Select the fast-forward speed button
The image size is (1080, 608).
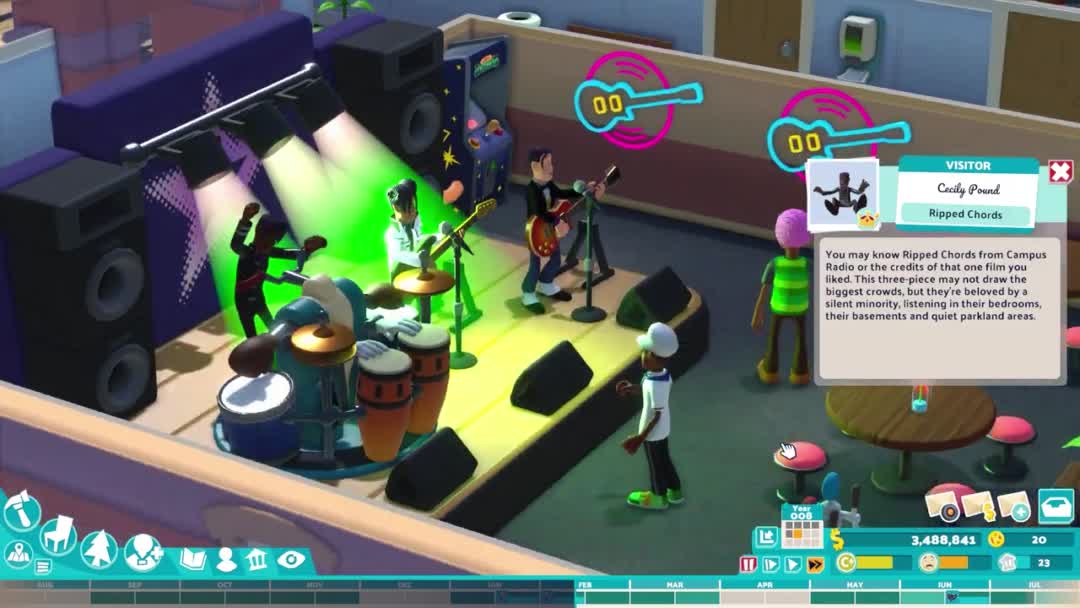tap(815, 564)
